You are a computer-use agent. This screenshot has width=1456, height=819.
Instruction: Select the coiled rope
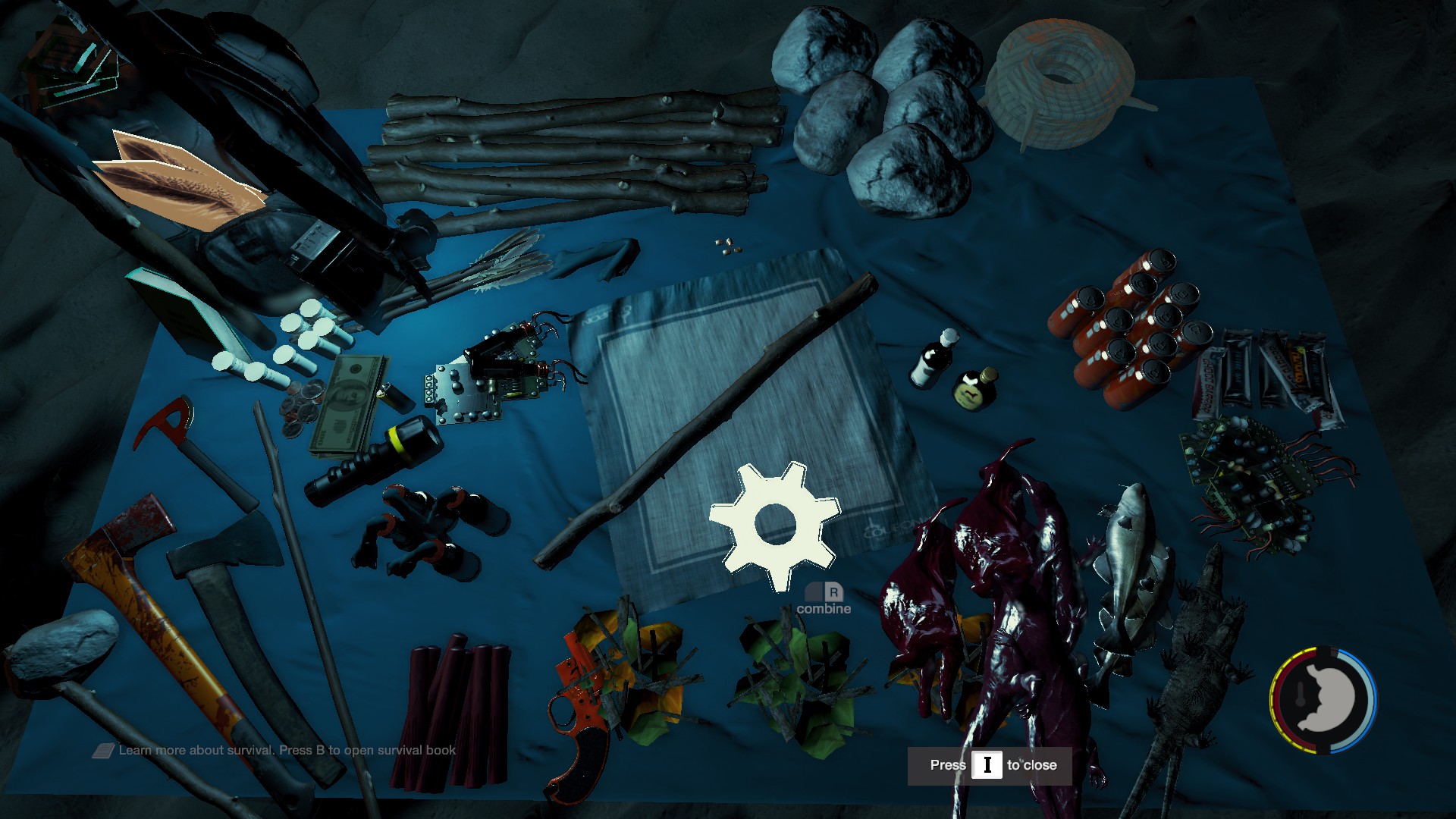[1062, 76]
